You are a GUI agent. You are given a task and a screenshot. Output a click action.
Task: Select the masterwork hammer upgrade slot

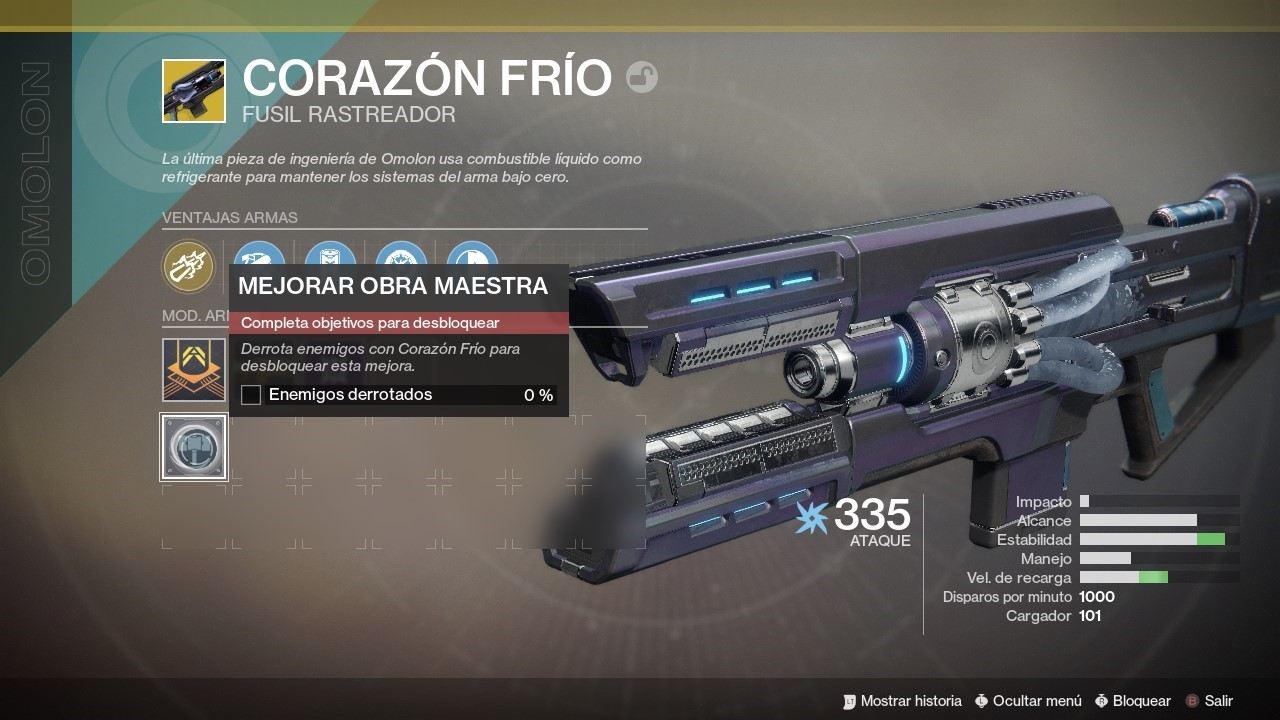click(x=194, y=447)
